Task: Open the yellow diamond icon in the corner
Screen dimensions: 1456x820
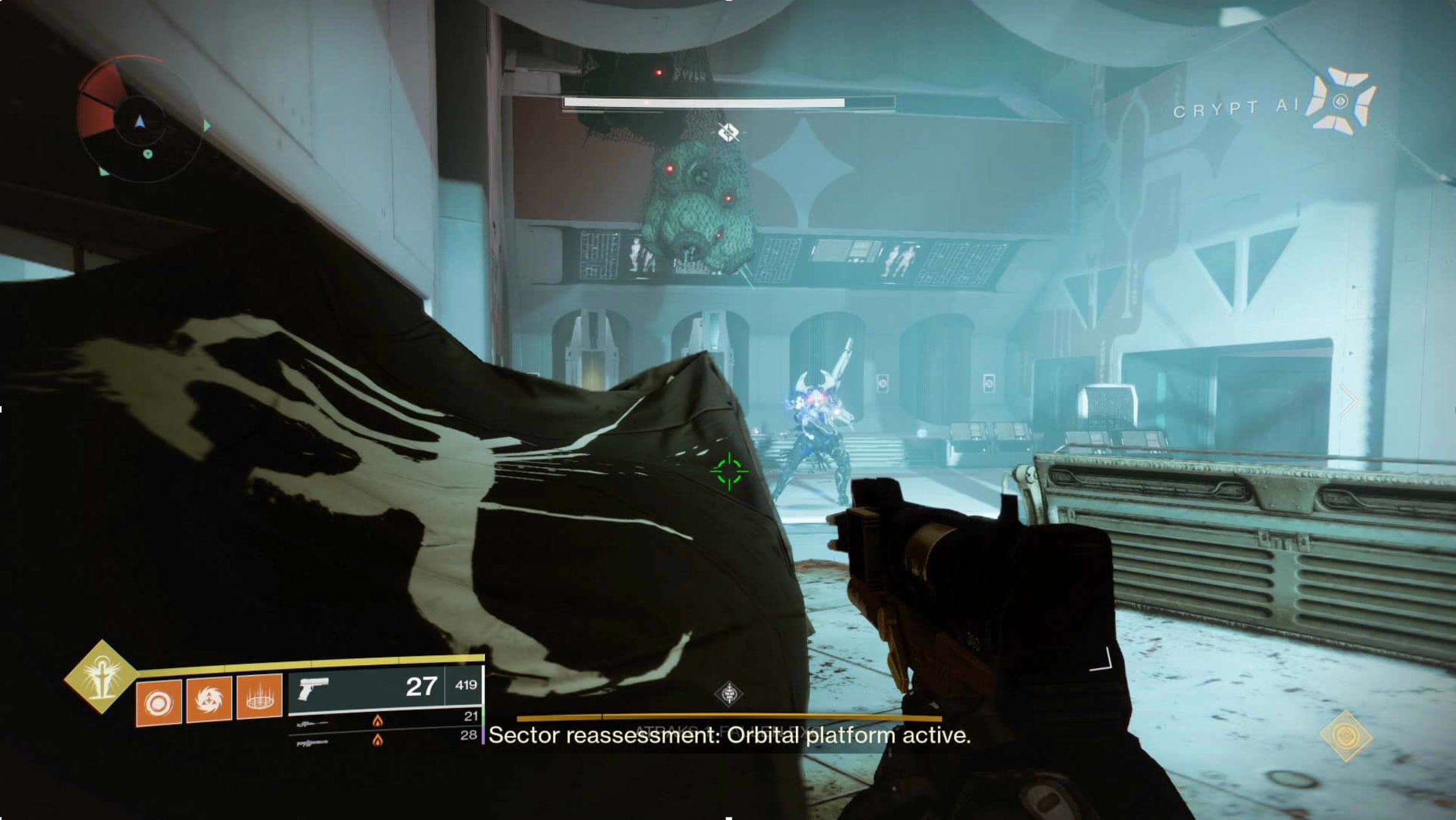Action: [x=1346, y=736]
